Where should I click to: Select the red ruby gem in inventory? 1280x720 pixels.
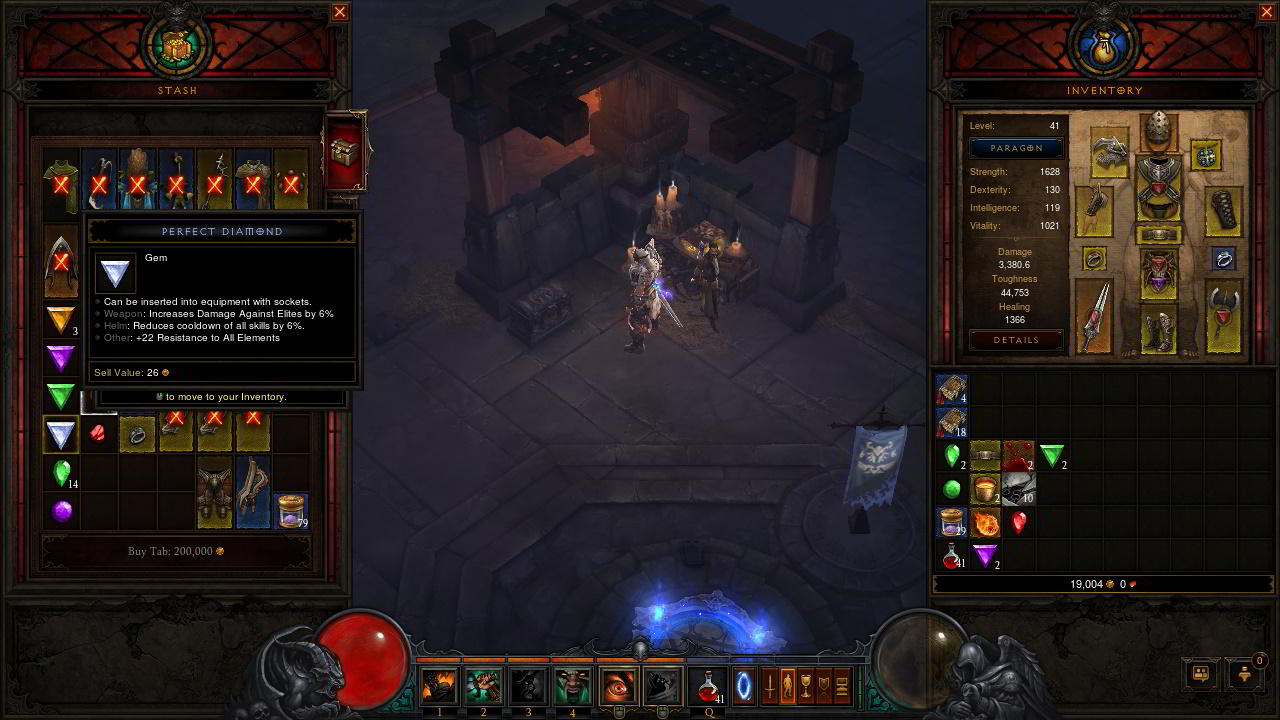tap(1019, 522)
